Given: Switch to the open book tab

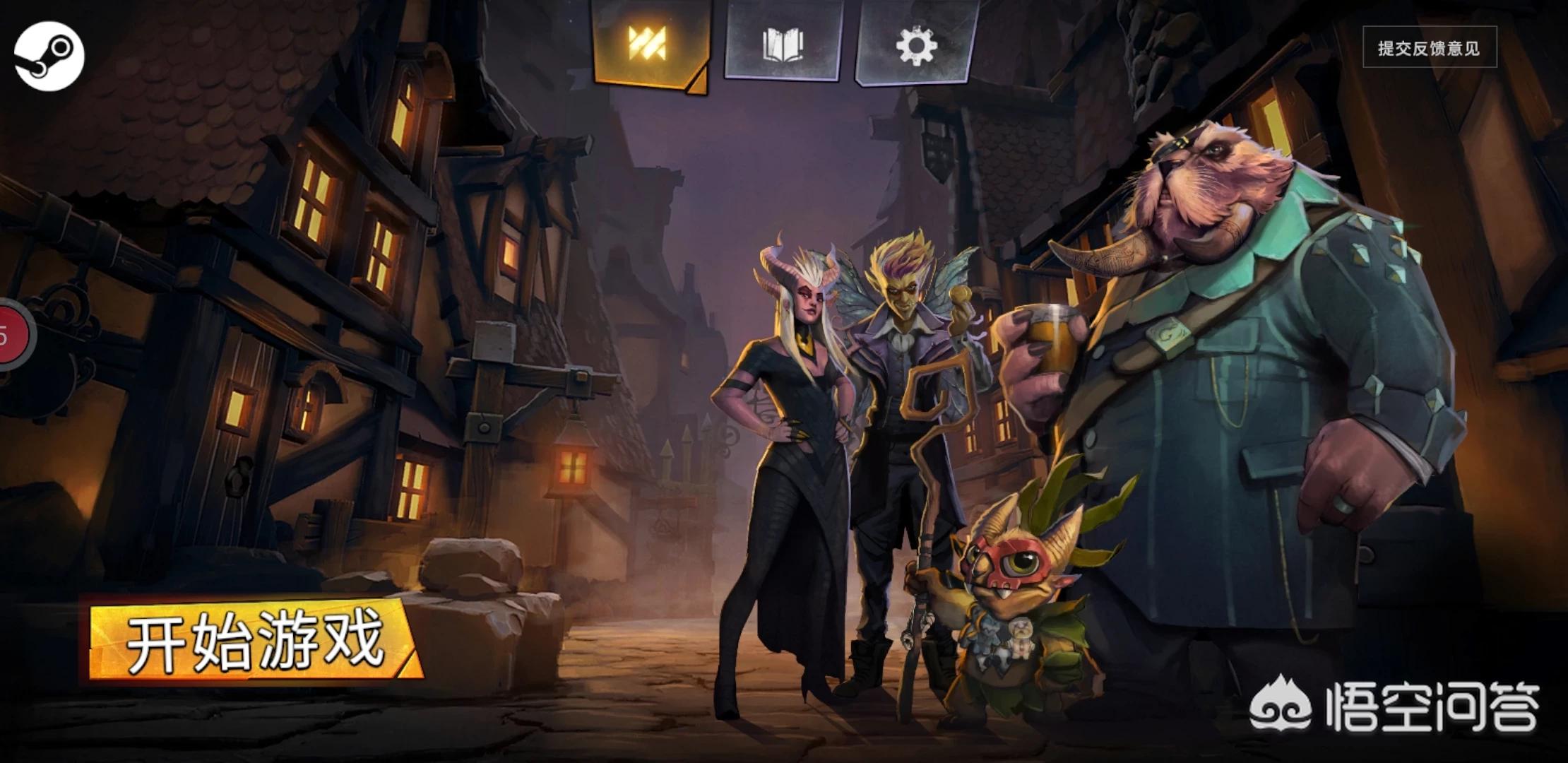Looking at the screenshot, I should click(782, 44).
